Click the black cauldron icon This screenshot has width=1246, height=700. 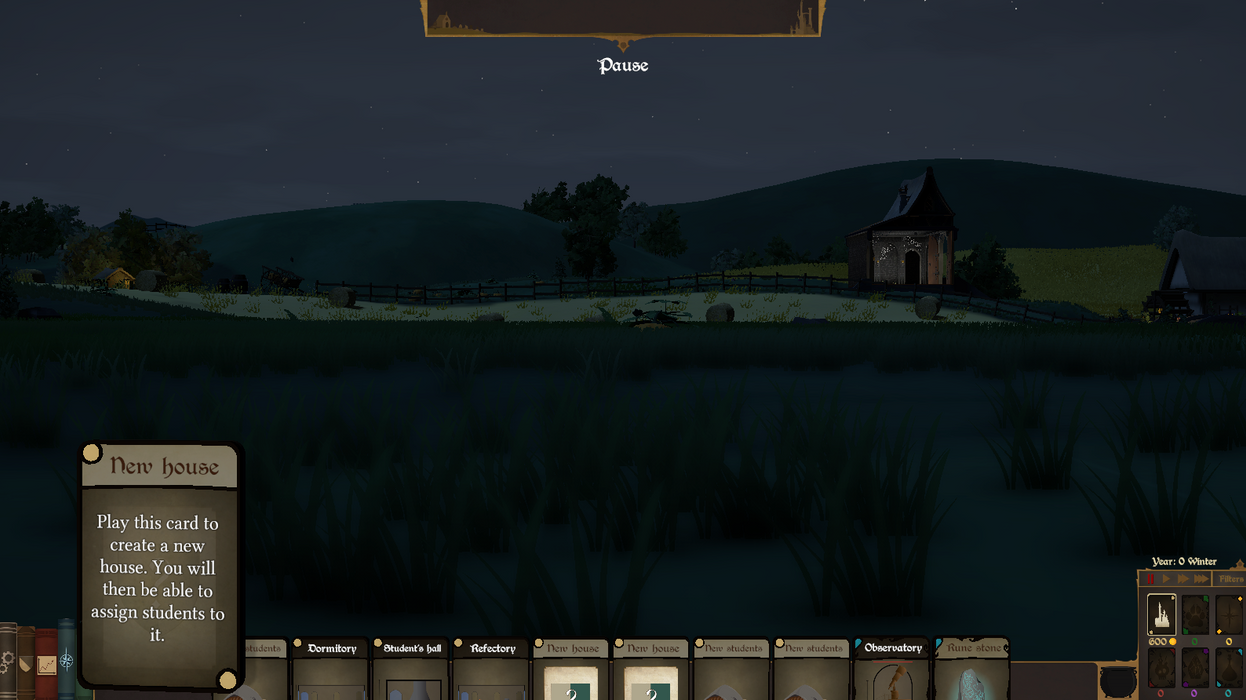click(1117, 682)
